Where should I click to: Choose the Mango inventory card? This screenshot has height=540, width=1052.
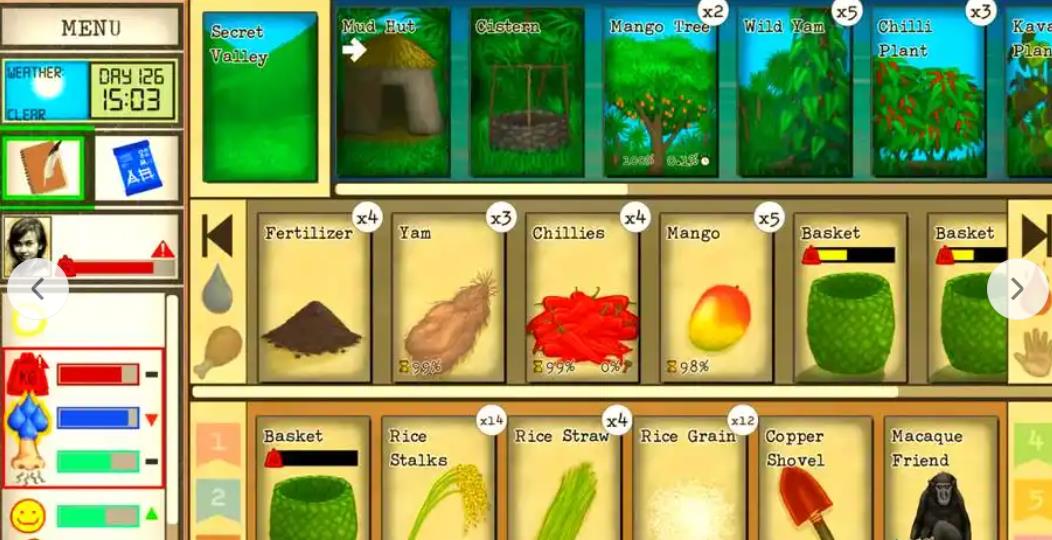click(716, 297)
